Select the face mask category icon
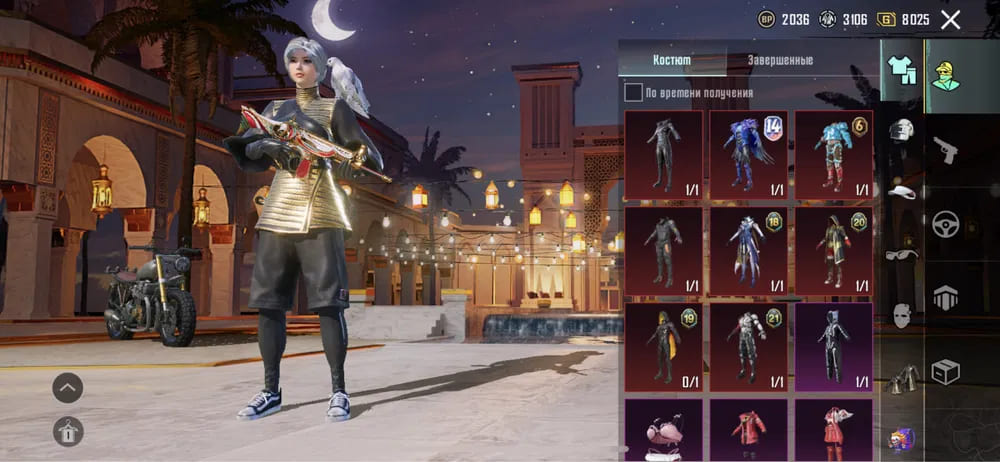 tap(902, 315)
